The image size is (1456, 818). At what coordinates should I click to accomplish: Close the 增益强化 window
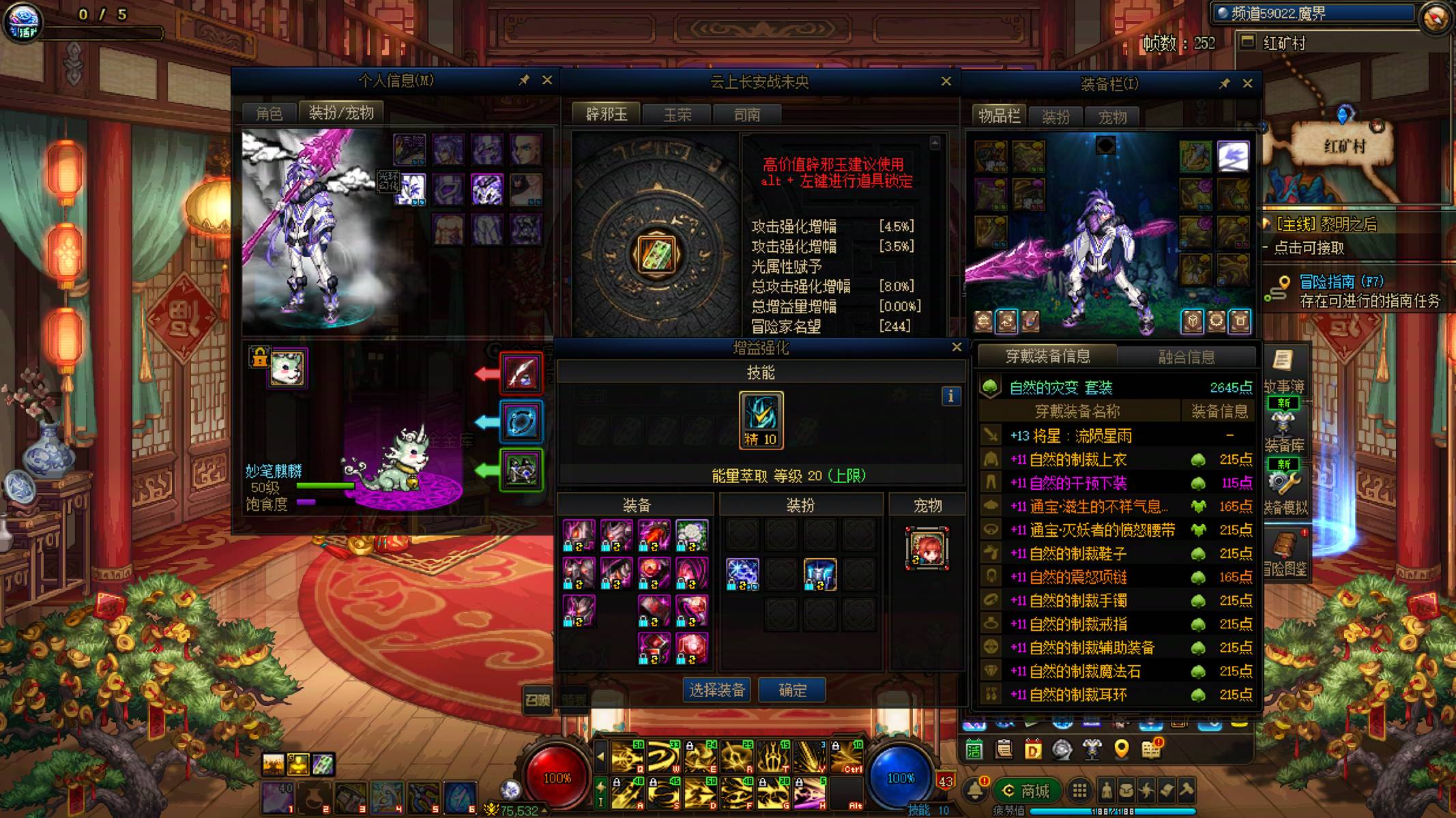pyautogui.click(x=957, y=347)
